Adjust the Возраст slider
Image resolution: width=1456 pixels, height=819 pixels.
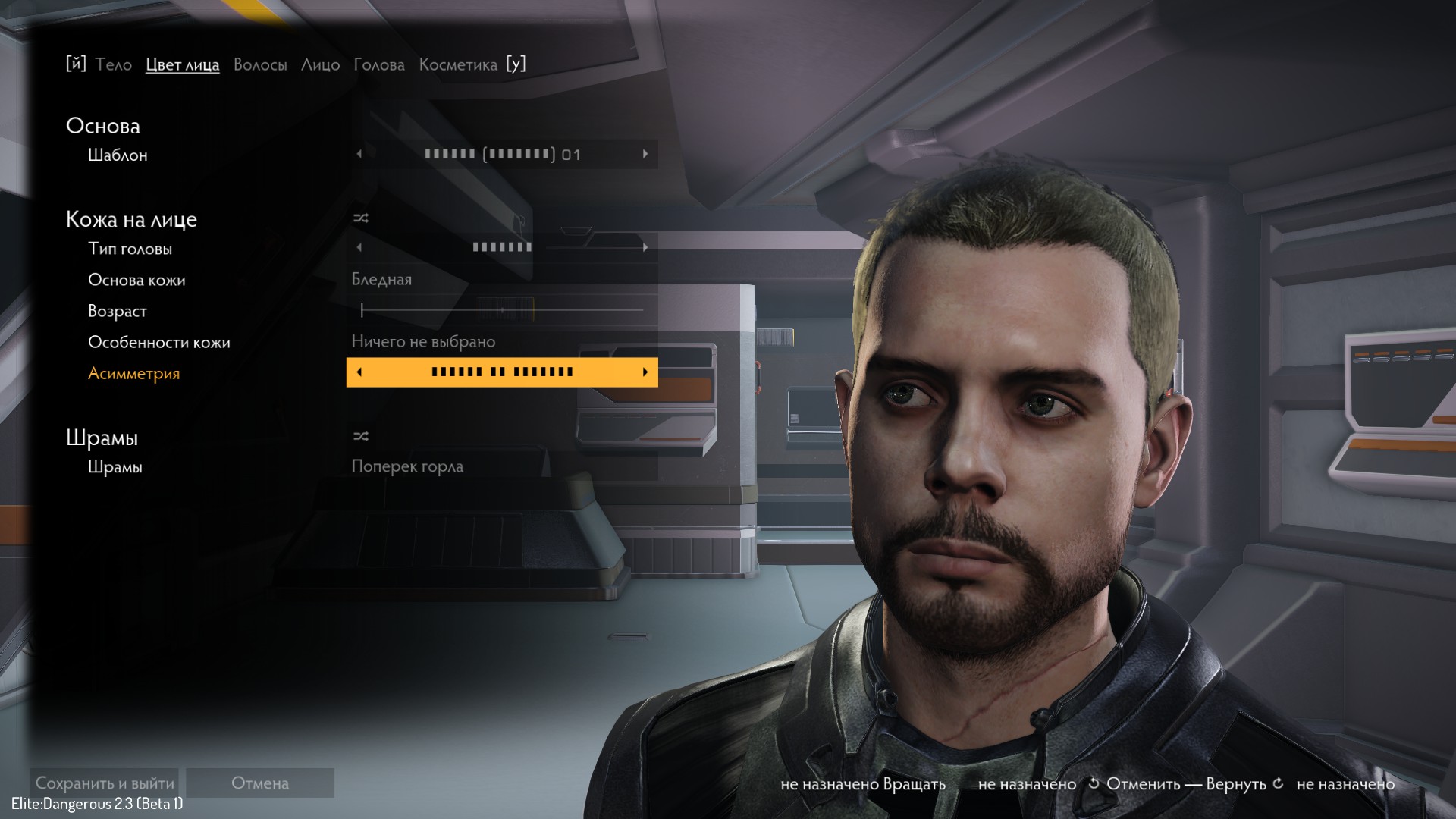[502, 310]
